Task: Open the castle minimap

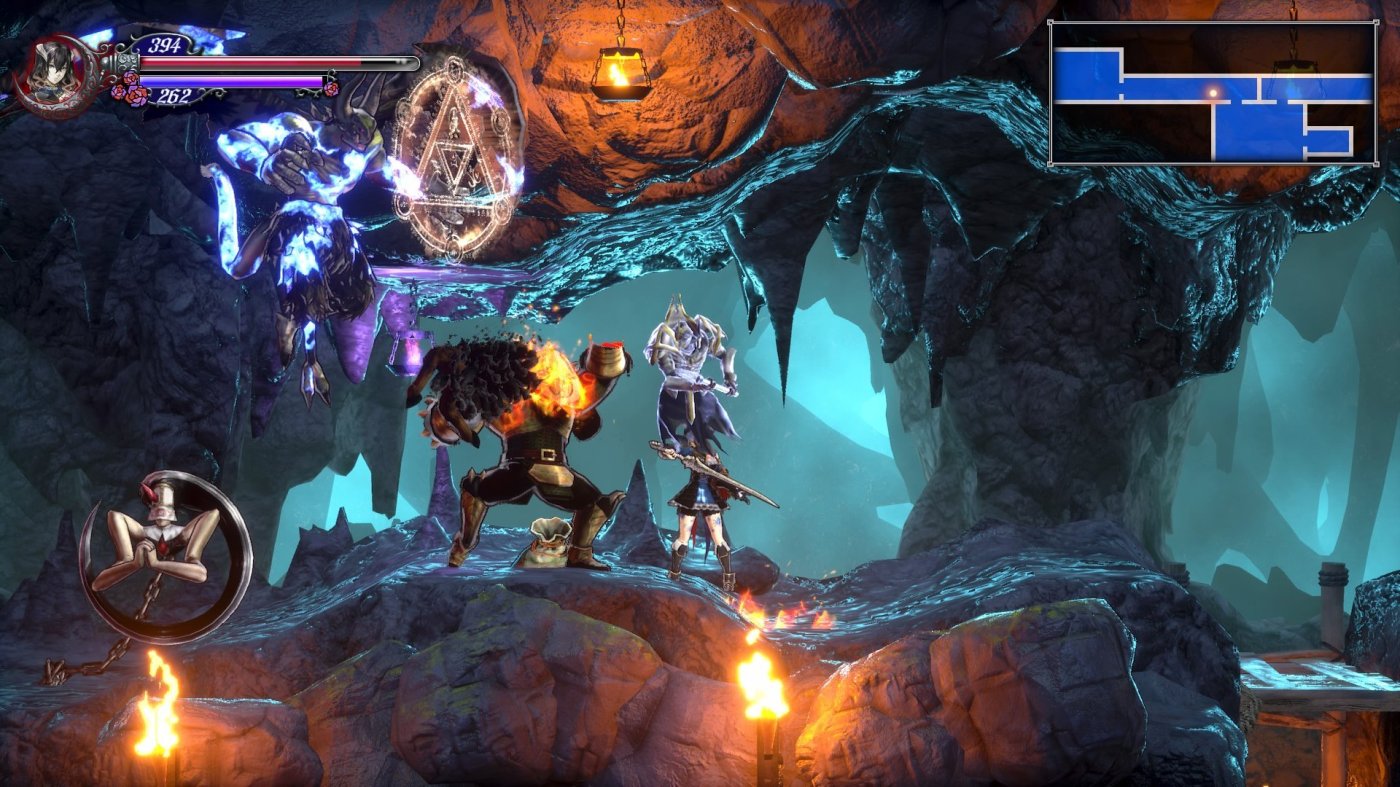Action: [1212, 92]
